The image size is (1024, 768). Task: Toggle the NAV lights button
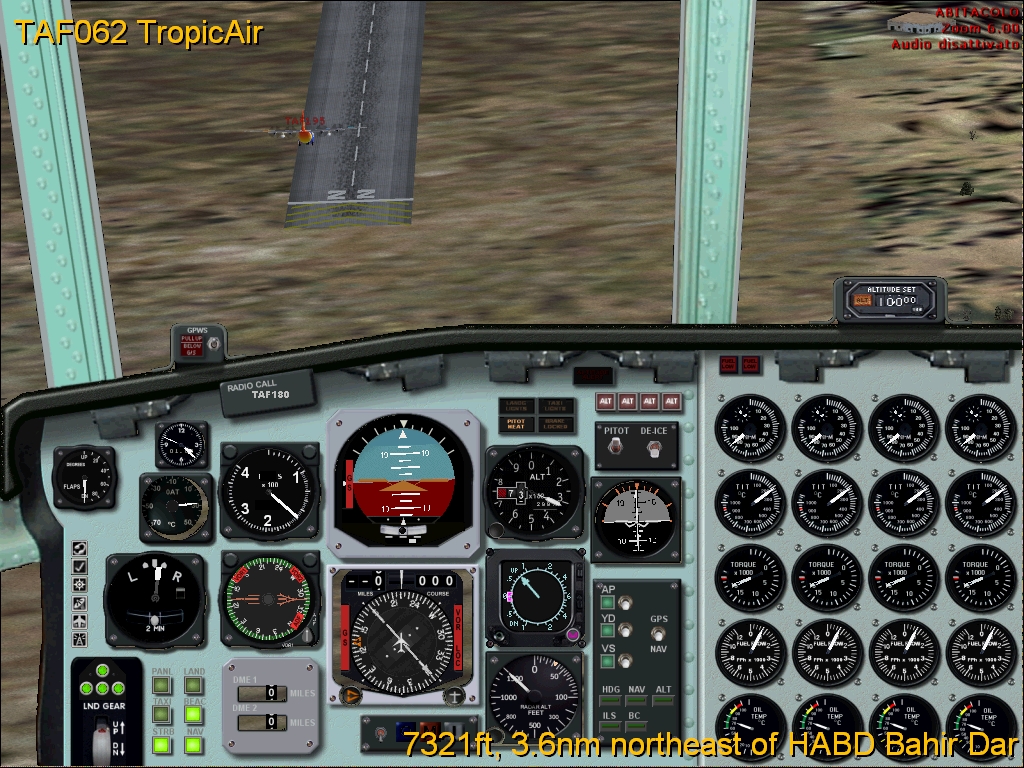tap(194, 745)
